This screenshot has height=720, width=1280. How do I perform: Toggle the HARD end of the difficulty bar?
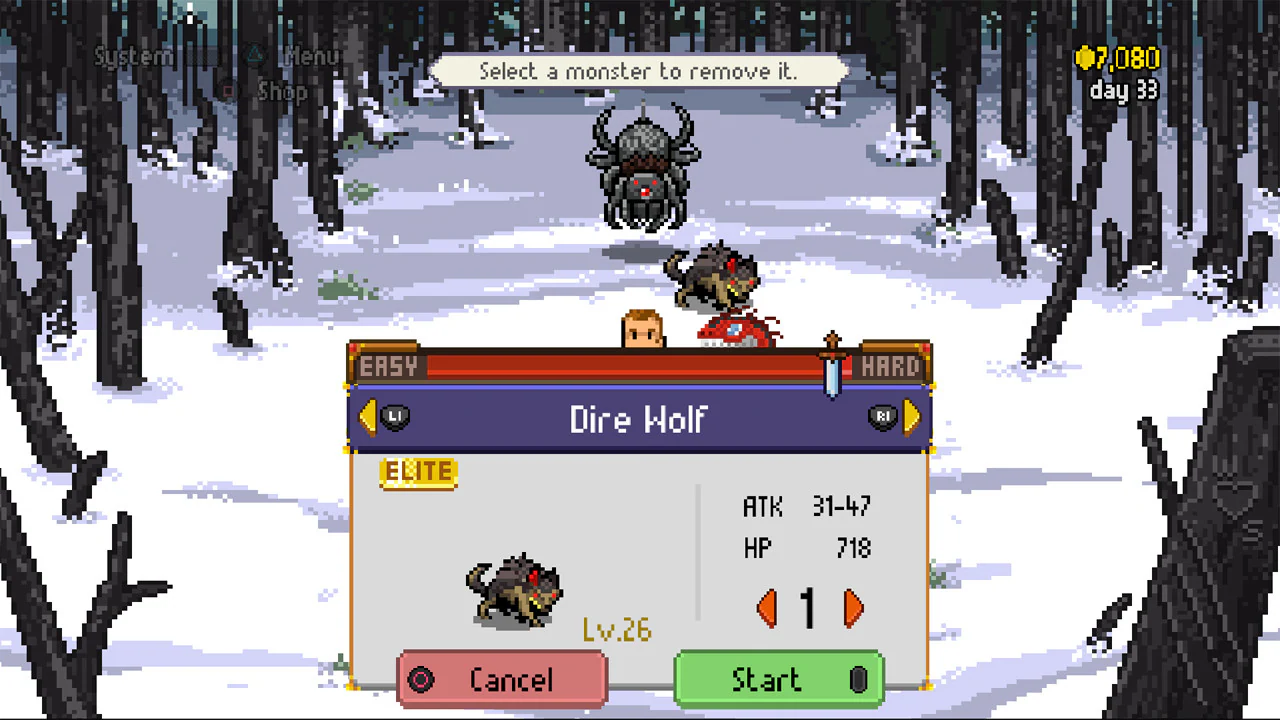(891, 366)
